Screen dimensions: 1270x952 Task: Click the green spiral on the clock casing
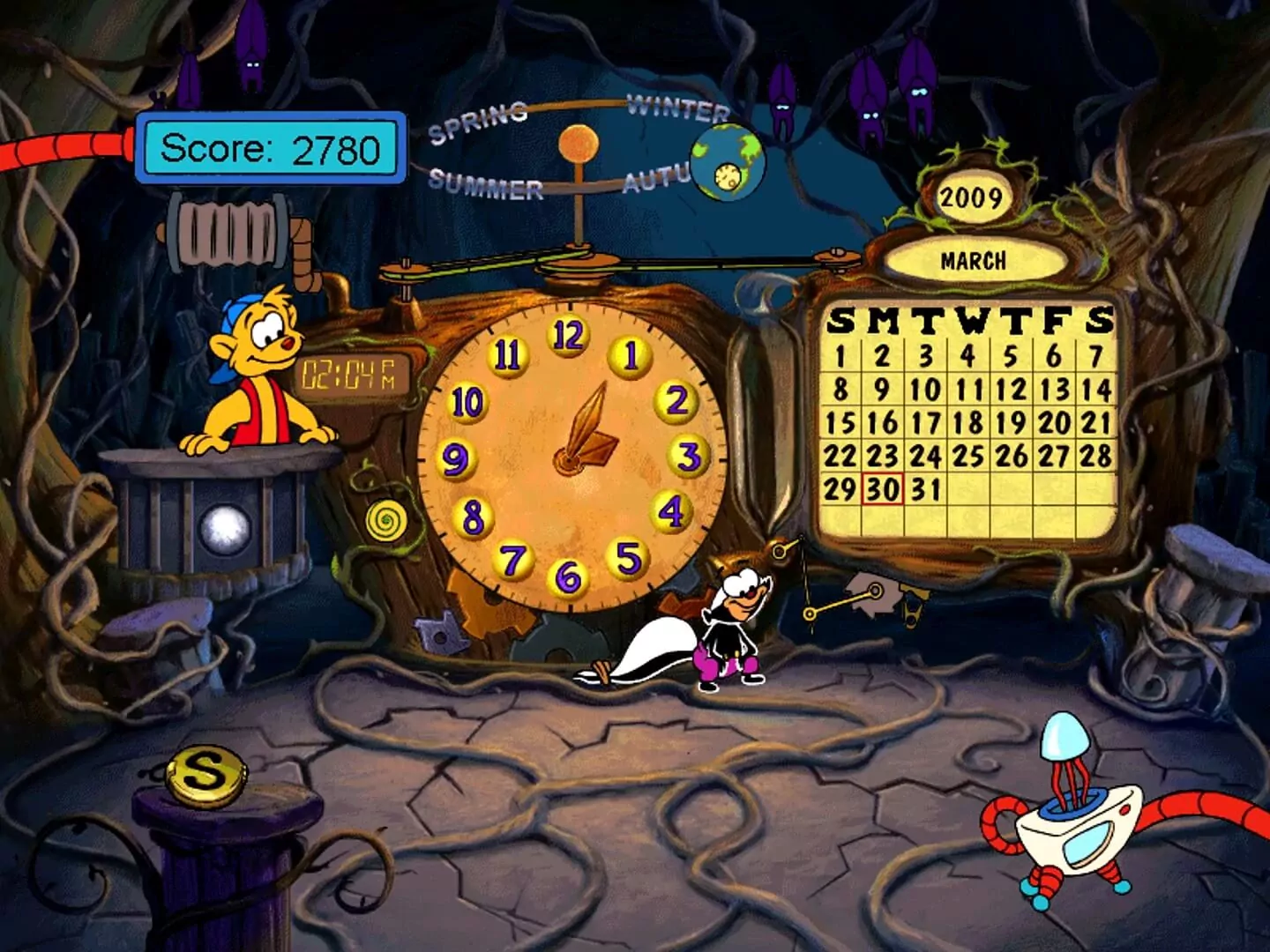(x=388, y=522)
